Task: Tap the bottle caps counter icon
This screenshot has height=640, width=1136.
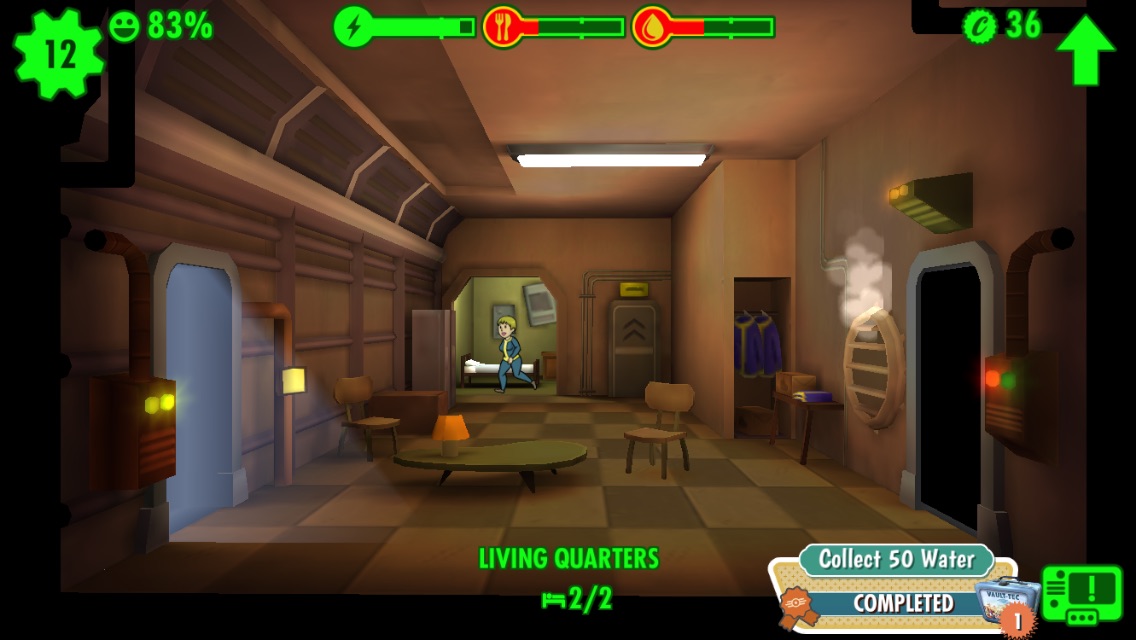Action: click(x=979, y=25)
